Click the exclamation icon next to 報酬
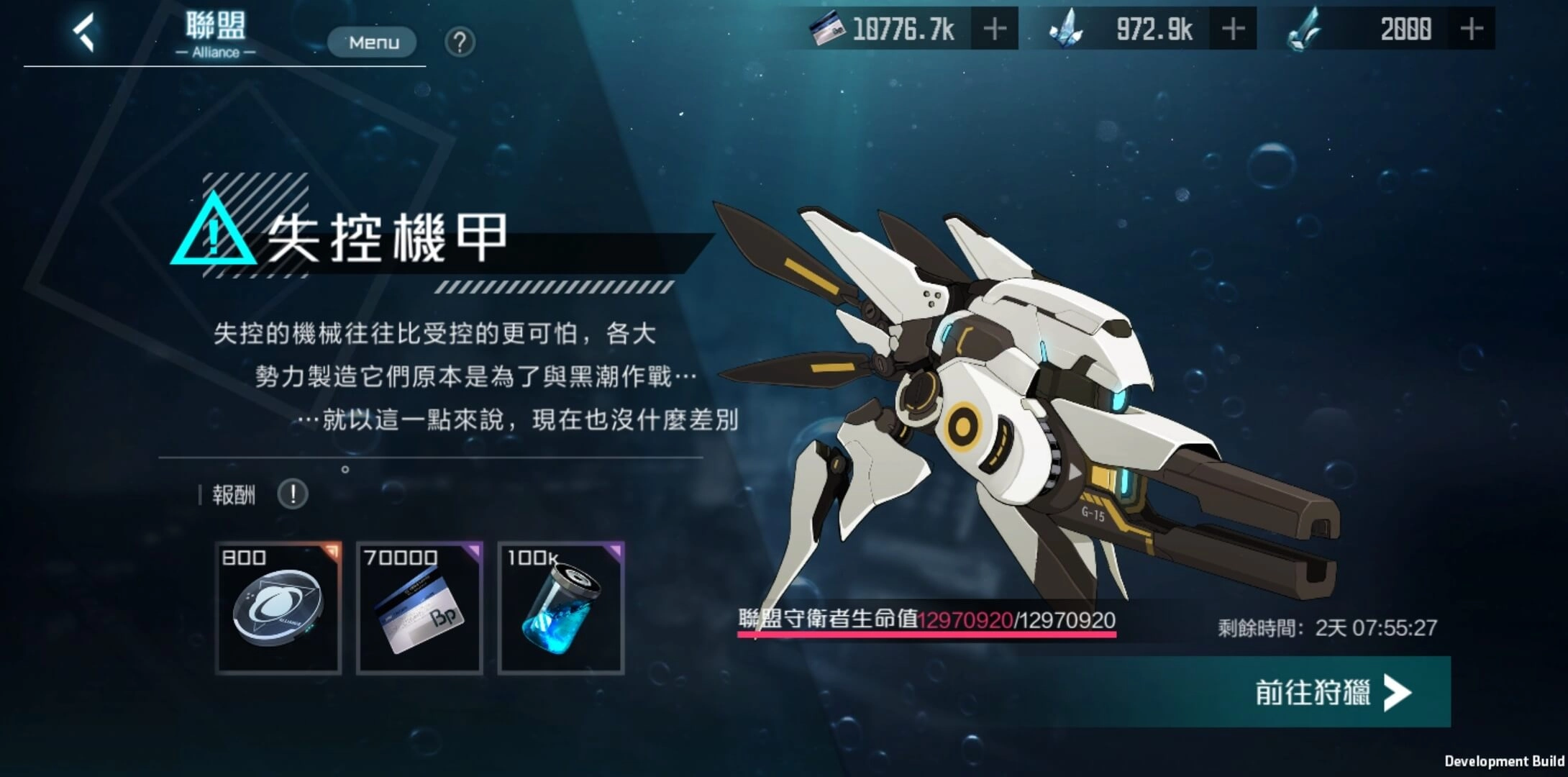This screenshot has width=1568, height=777. [x=292, y=495]
